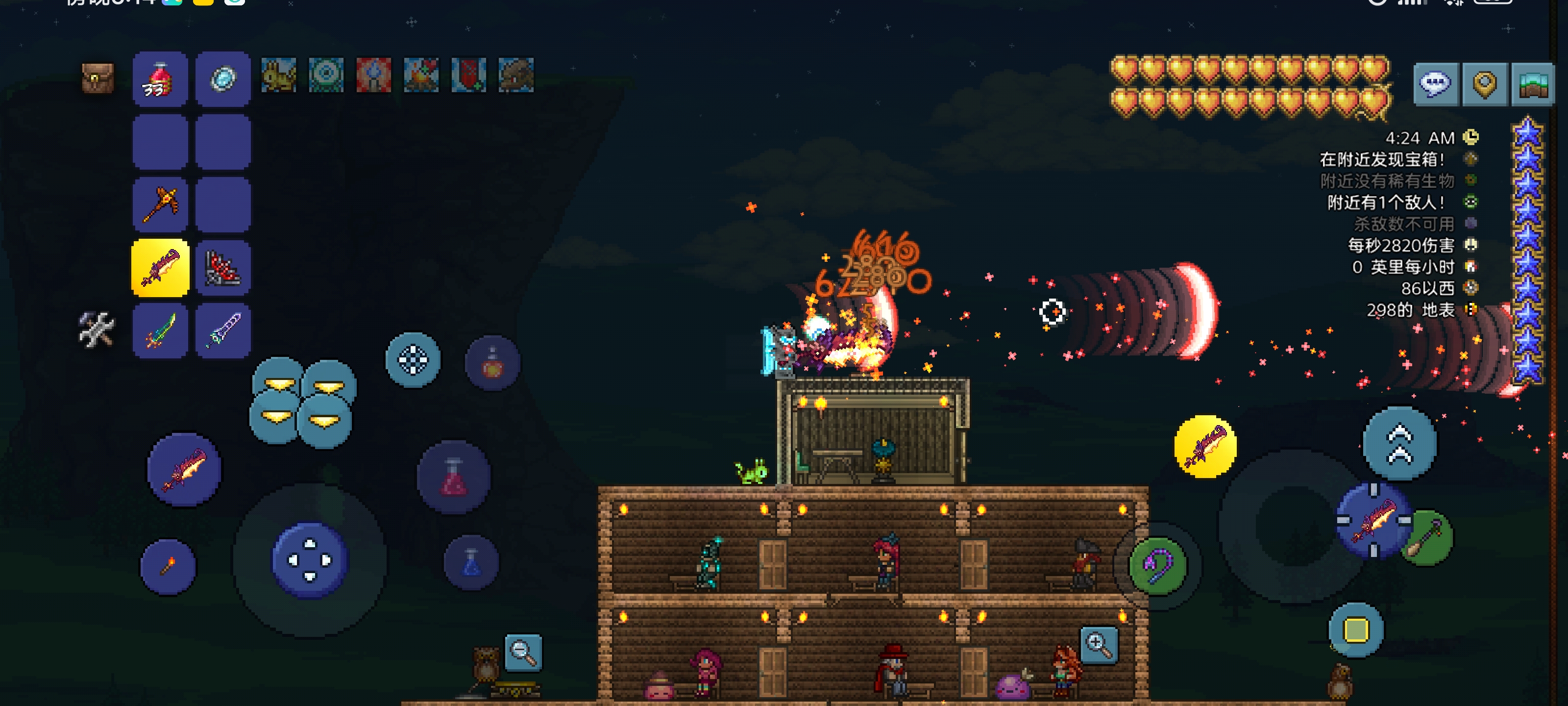Choose the green Terra Blade slot
The width and height of the screenshot is (1568, 706).
[160, 330]
